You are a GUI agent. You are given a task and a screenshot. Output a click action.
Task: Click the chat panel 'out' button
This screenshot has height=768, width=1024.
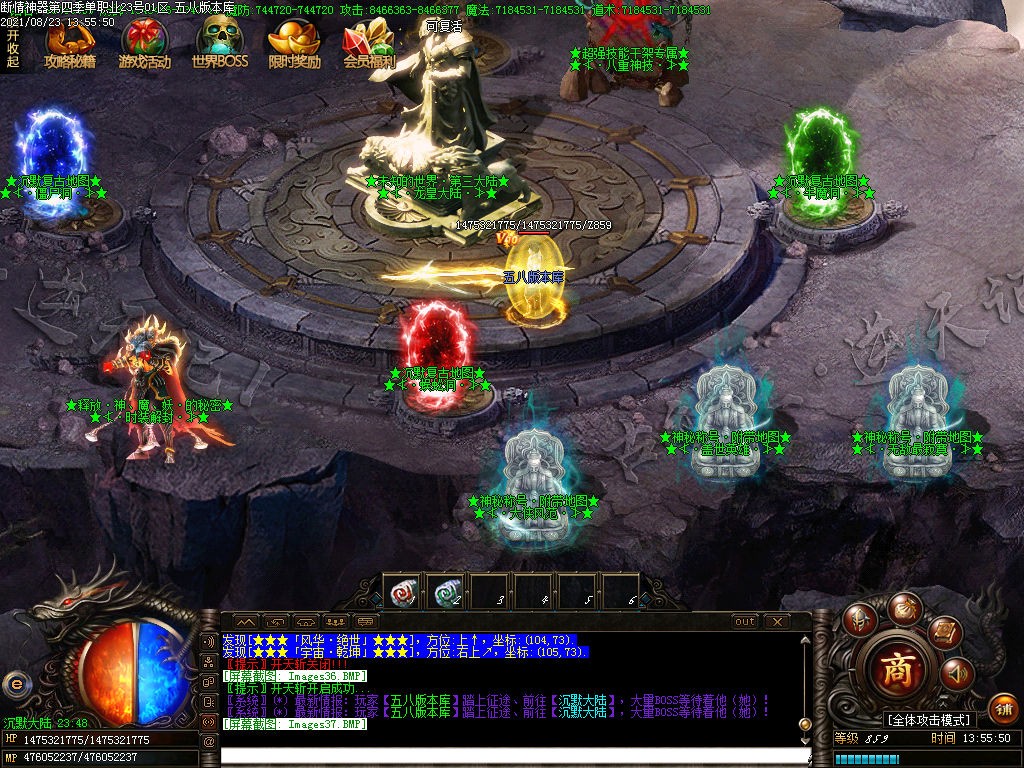pos(745,621)
